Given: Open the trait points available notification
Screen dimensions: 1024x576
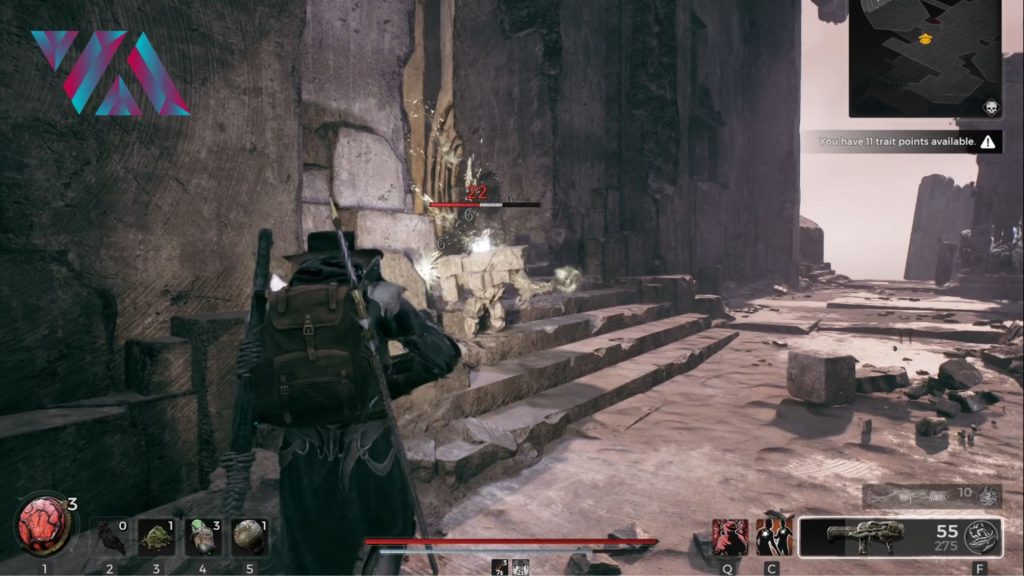Looking at the screenshot, I should point(907,142).
